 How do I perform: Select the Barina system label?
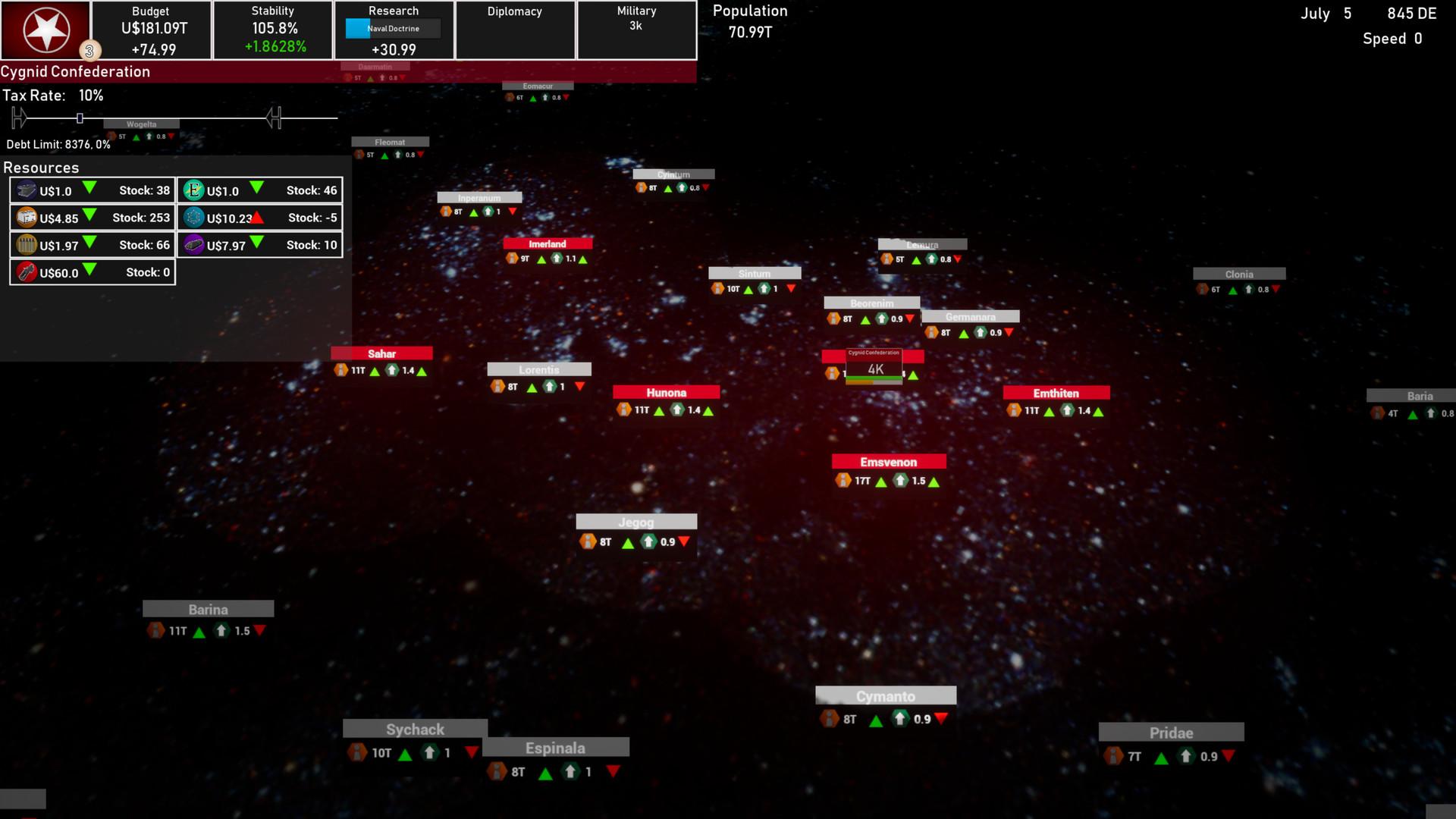click(x=208, y=609)
